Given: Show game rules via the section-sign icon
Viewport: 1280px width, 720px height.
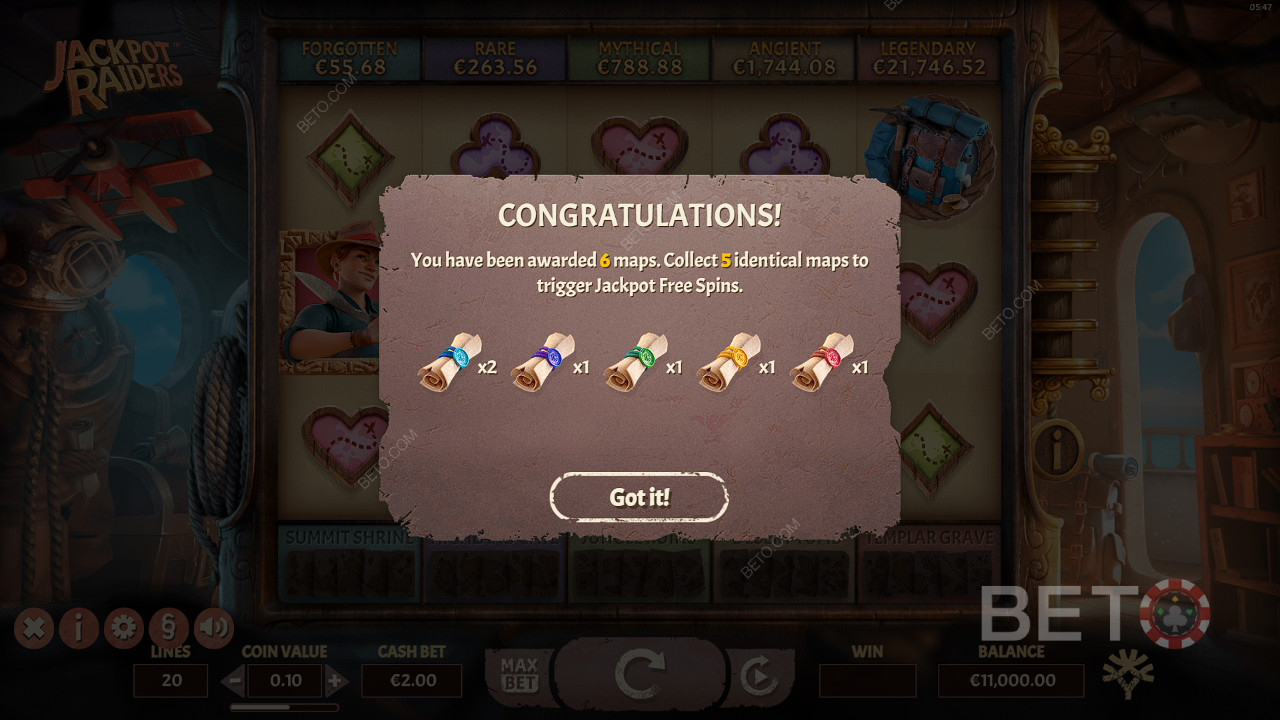Looking at the screenshot, I should 168,628.
